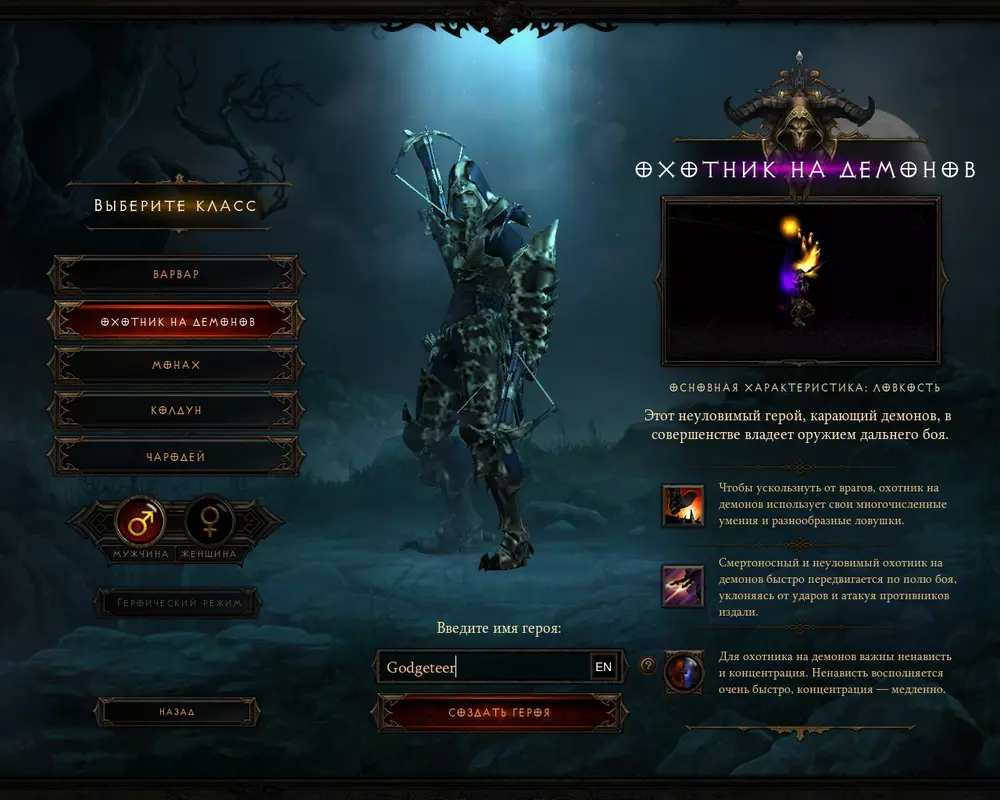1000x800 pixels.
Task: Click the hero name input field
Action: [485, 667]
